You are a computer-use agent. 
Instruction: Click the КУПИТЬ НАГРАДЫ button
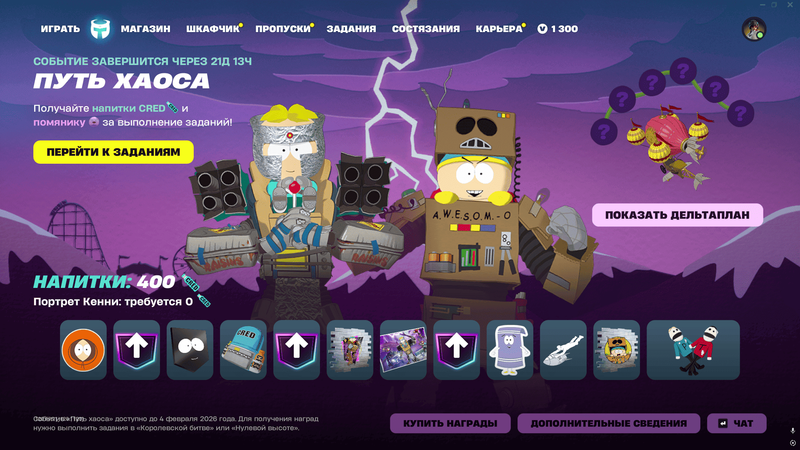point(450,423)
